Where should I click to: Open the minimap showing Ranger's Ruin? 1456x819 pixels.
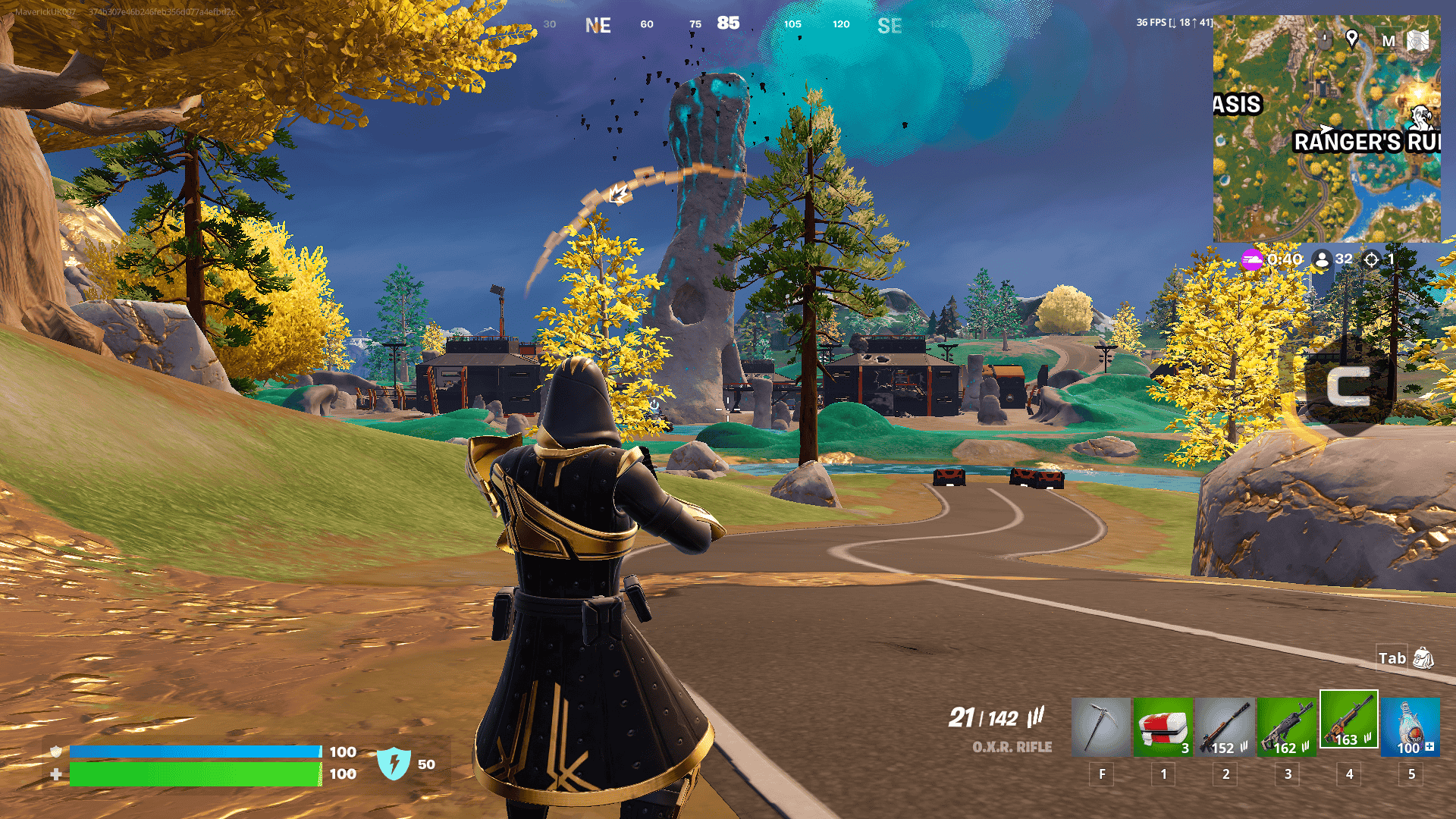(x=1326, y=129)
